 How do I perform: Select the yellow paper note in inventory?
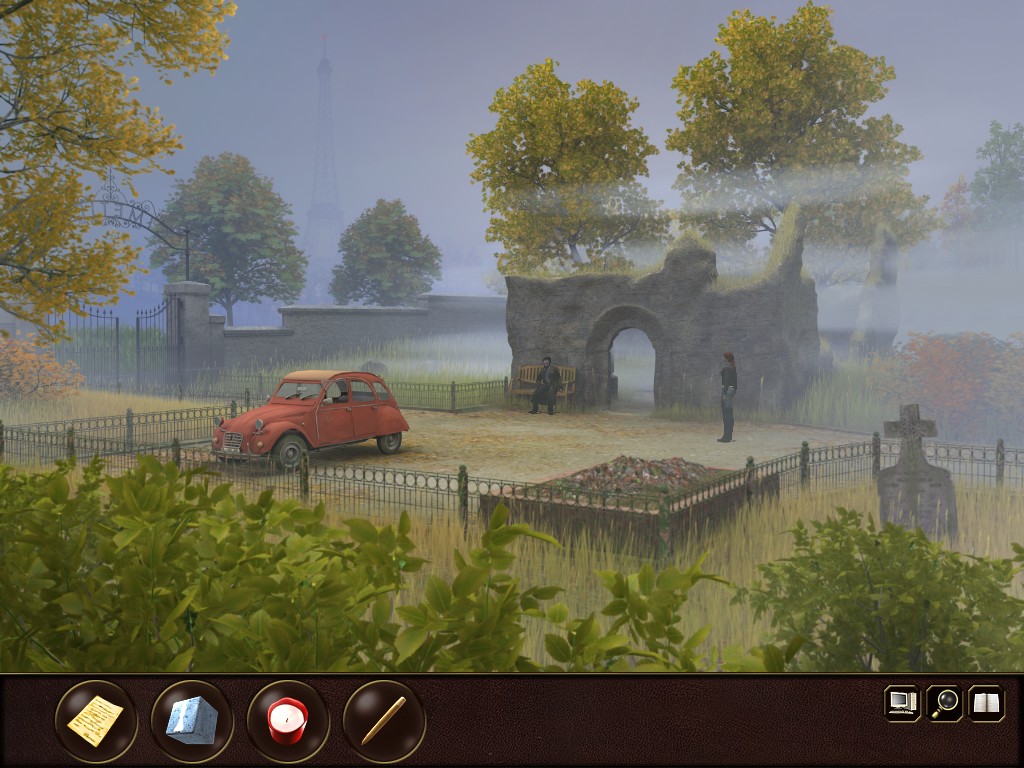pos(96,721)
